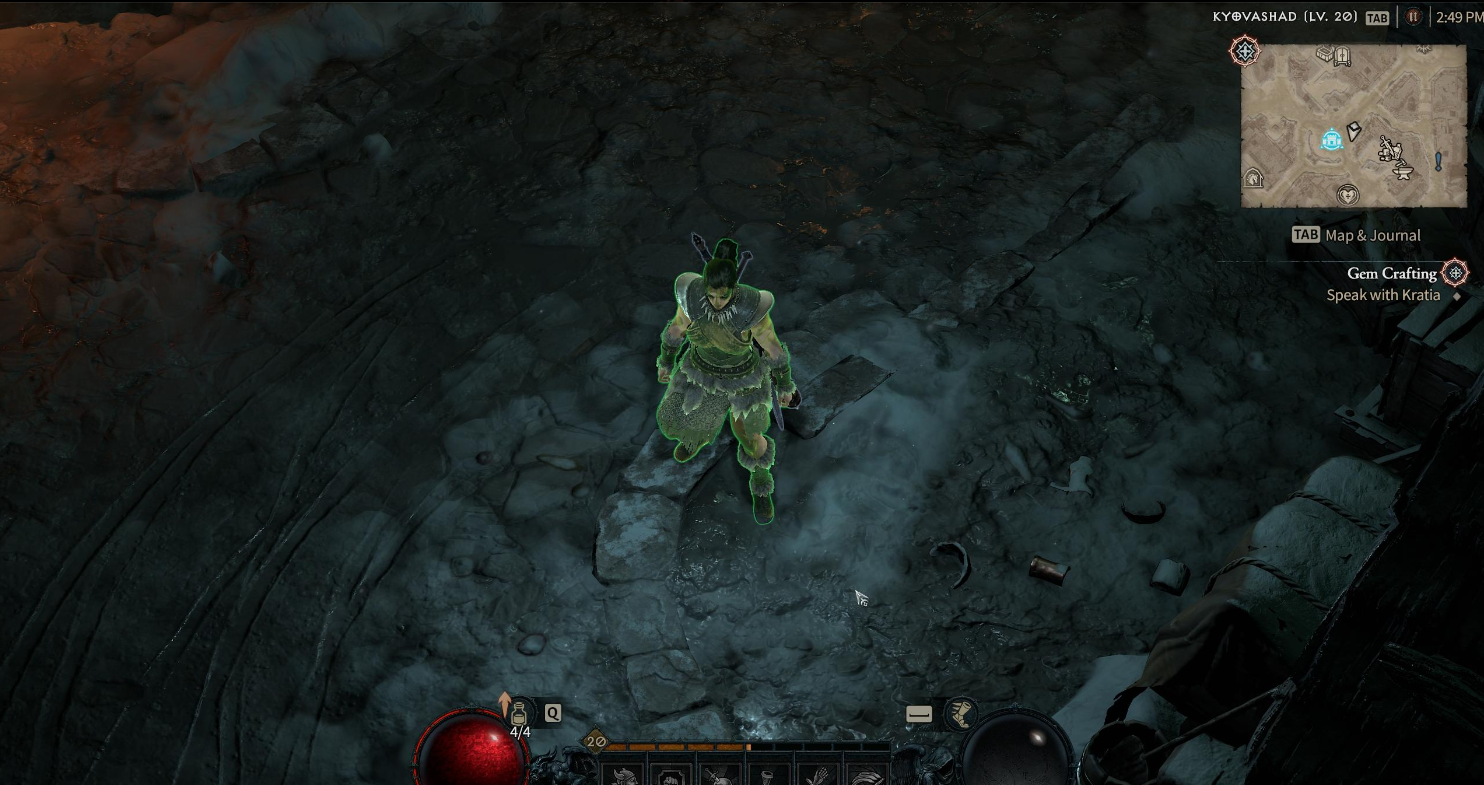
Task: Click the tracked quest badge on minimap corner
Action: coord(1245,52)
